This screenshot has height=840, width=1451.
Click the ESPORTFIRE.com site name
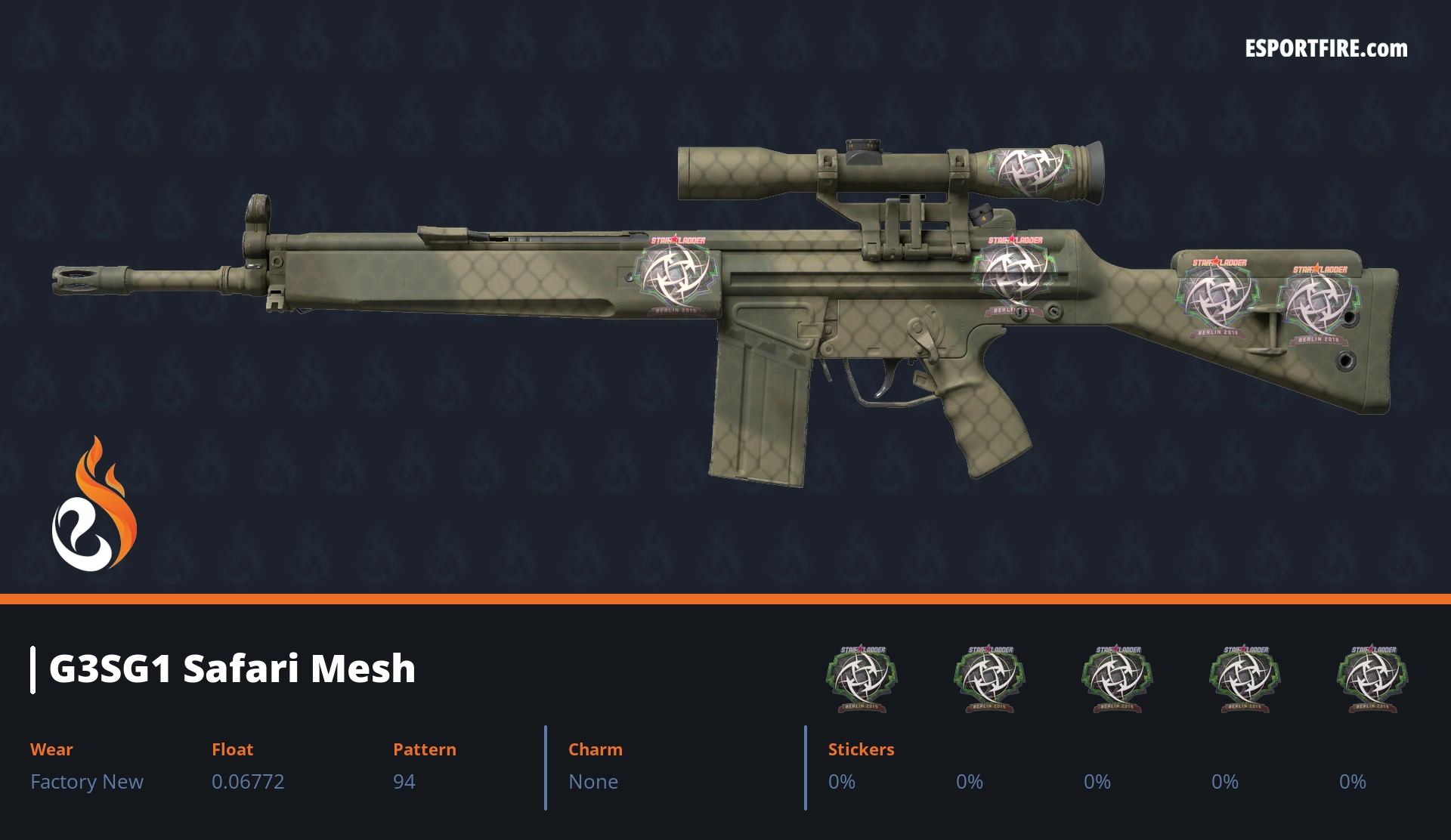(x=1326, y=49)
